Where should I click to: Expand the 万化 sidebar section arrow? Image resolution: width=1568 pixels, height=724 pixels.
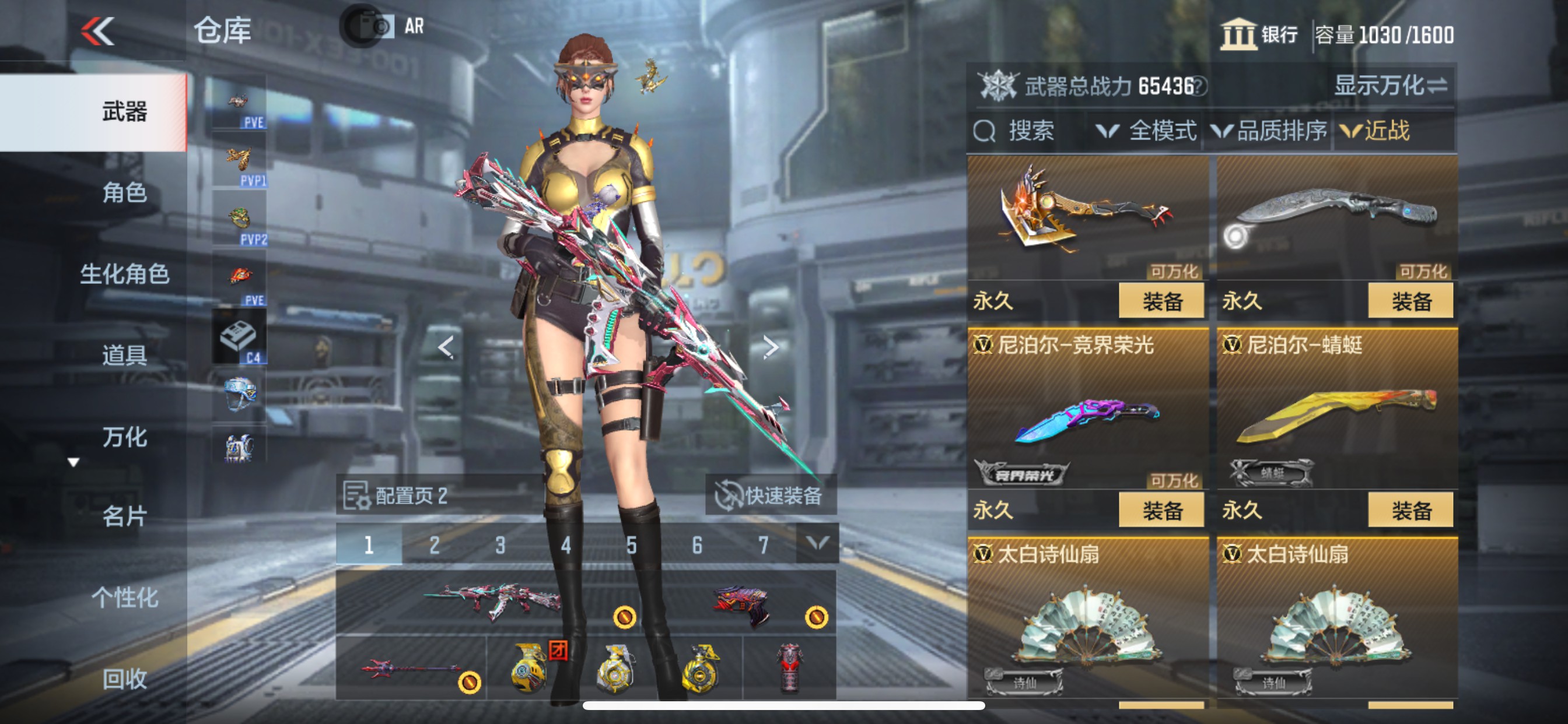click(x=74, y=463)
